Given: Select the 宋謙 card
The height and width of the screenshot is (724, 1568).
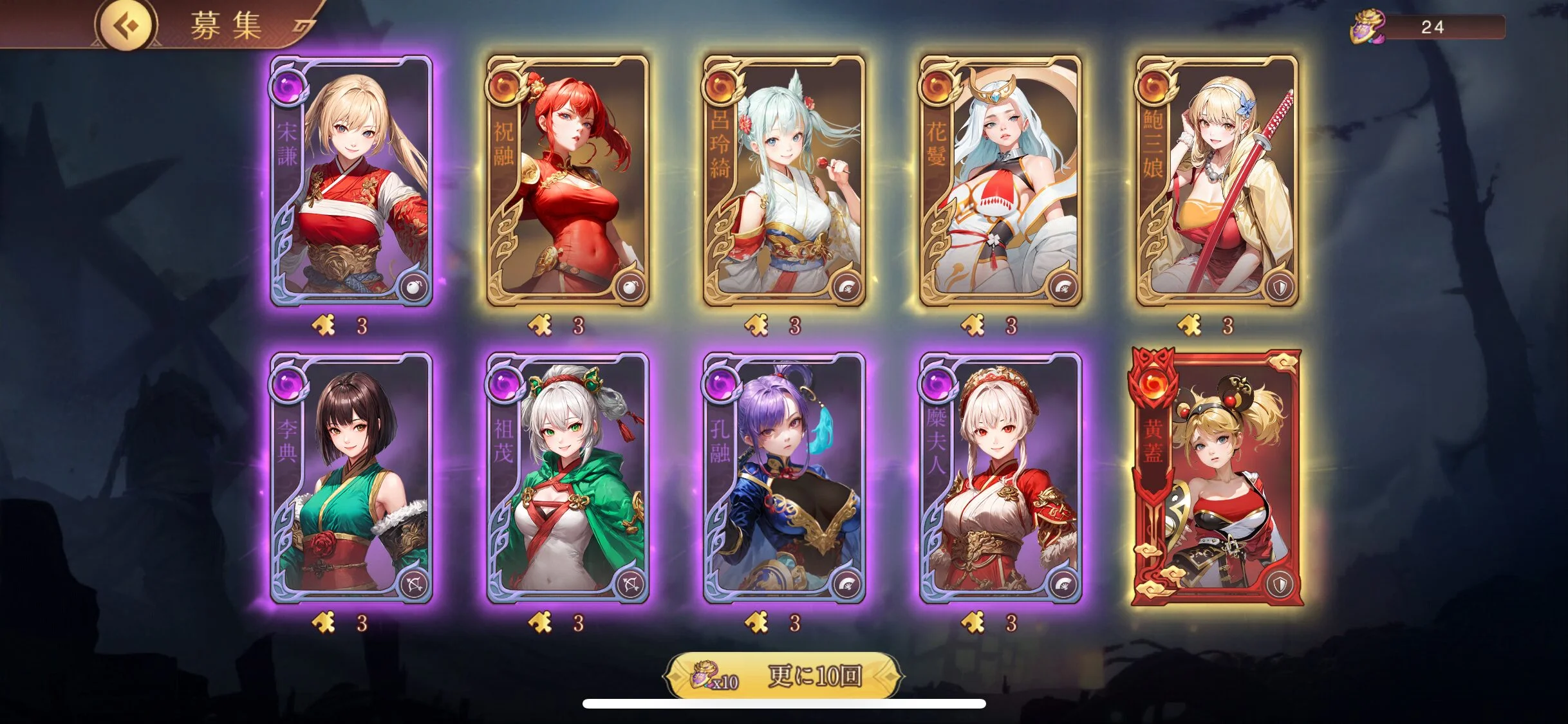Looking at the screenshot, I should (351, 181).
